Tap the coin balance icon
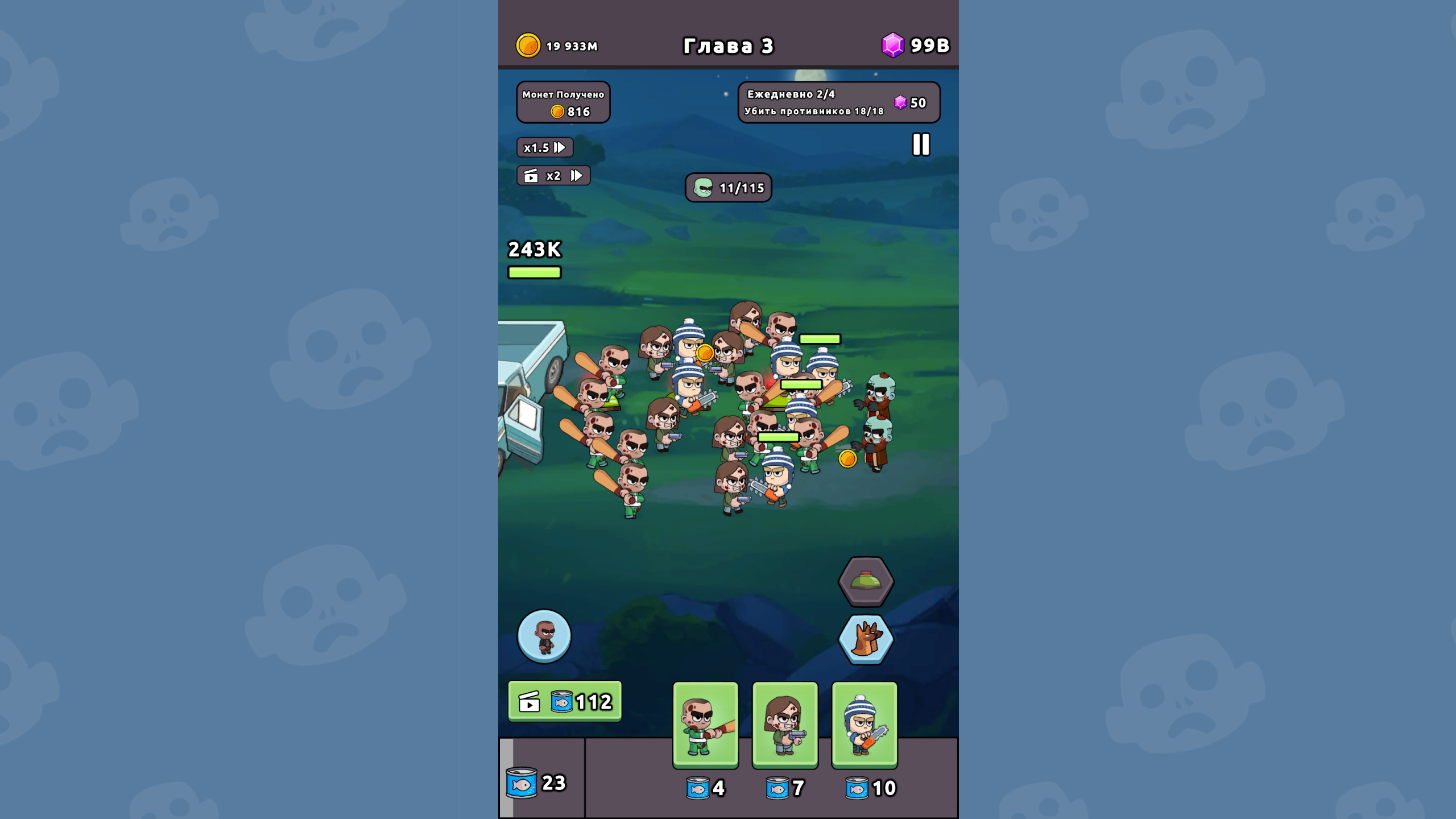Image resolution: width=1456 pixels, height=819 pixels. click(x=529, y=46)
